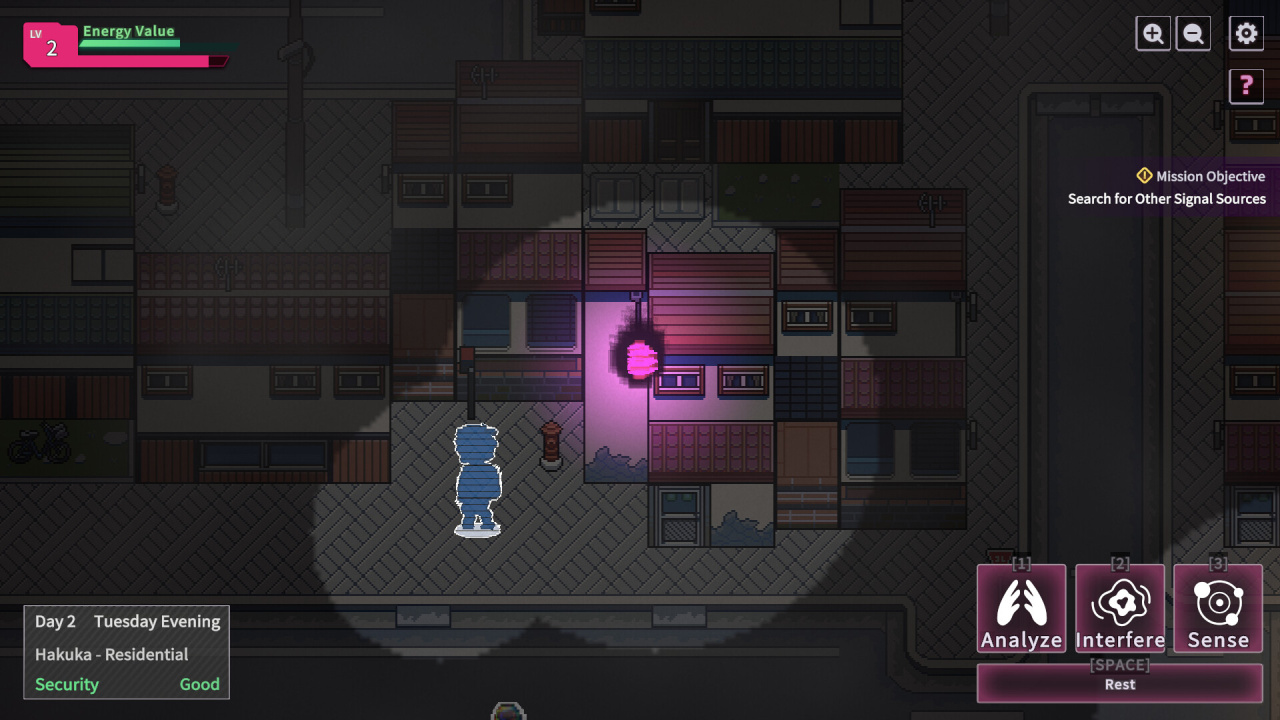
Task: Click the Rest button
Action: coord(1120,684)
